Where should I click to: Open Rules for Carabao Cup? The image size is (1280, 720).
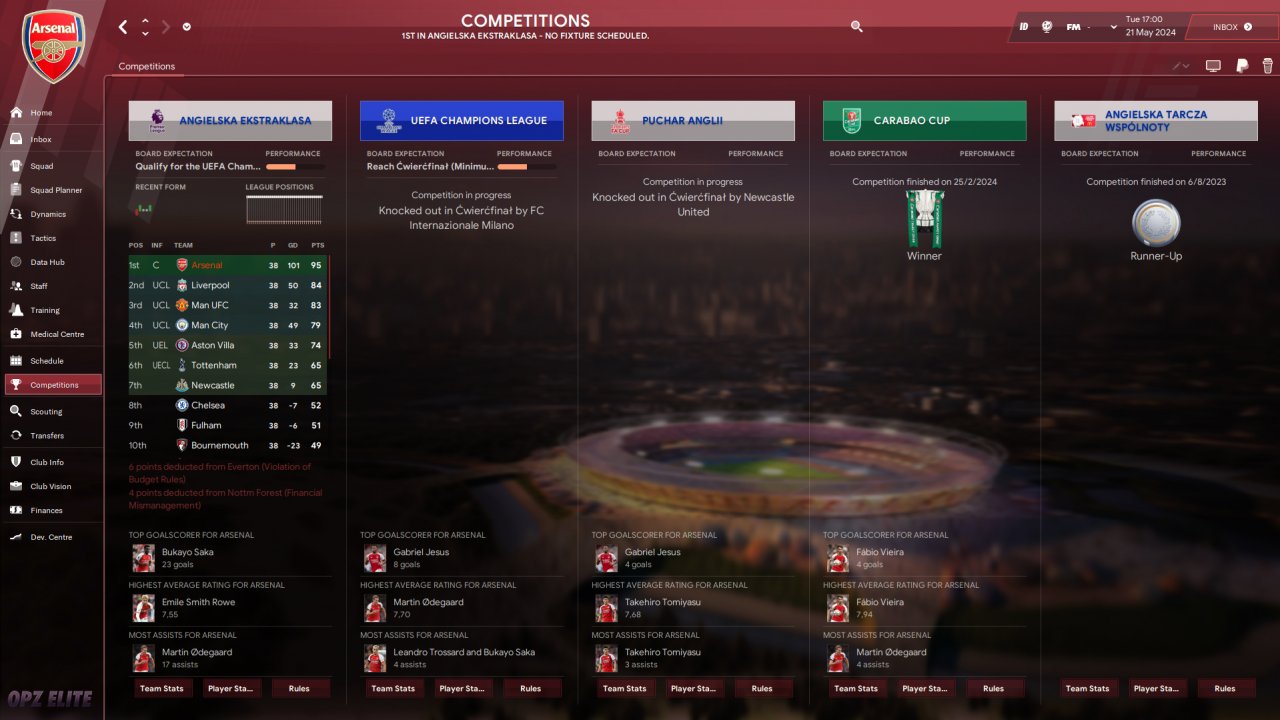tap(993, 688)
